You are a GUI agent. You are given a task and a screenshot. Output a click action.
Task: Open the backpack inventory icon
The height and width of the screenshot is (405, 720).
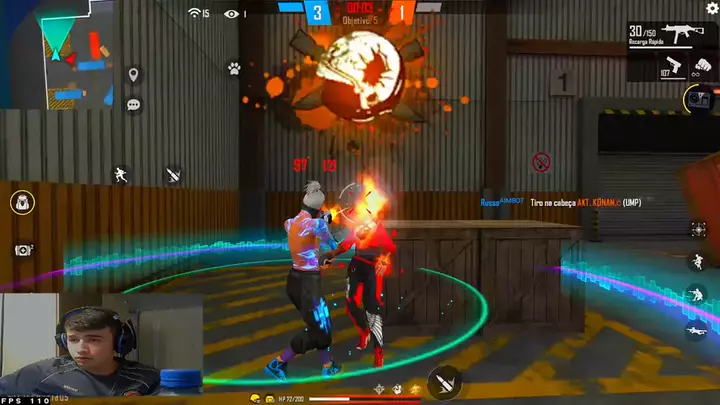pos(21,203)
